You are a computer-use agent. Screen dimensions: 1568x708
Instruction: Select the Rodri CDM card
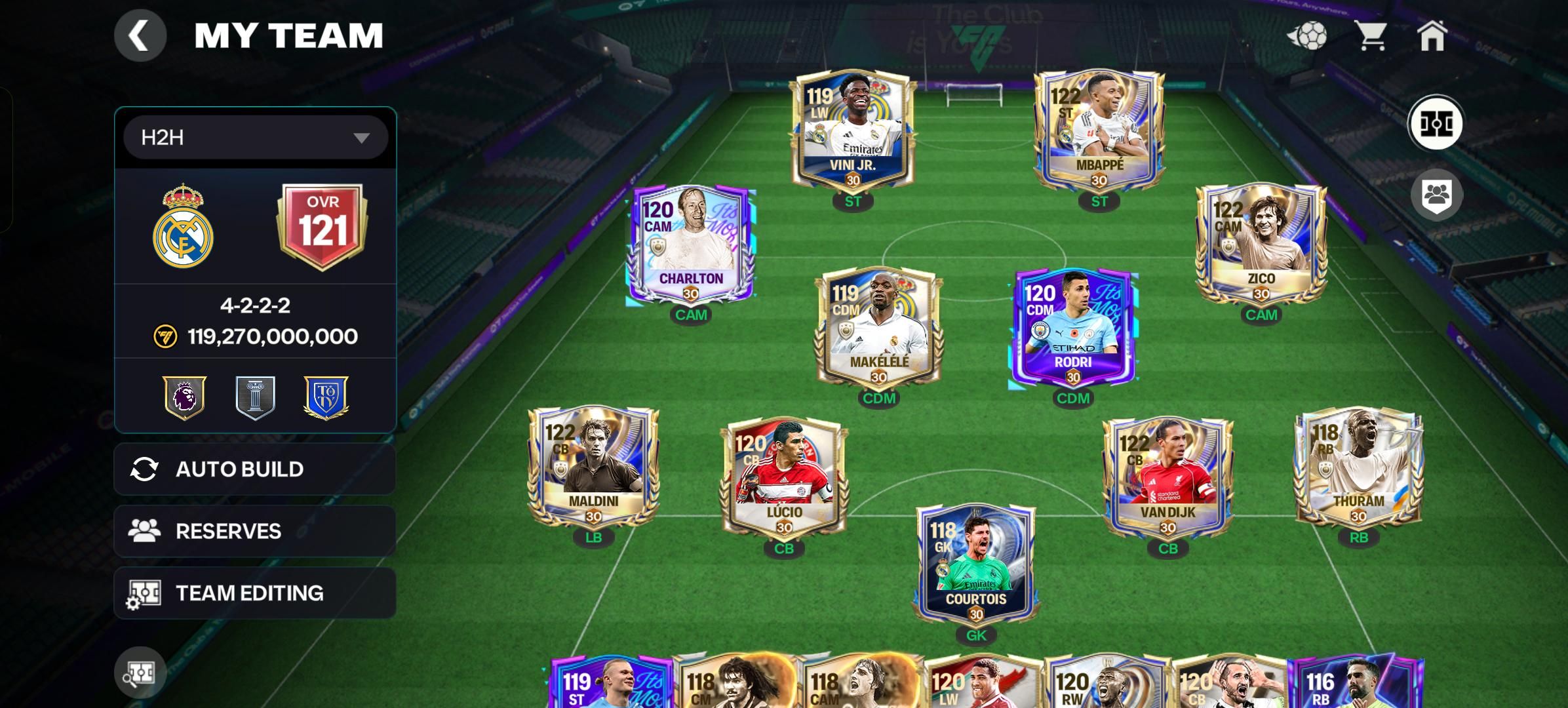1073,326
